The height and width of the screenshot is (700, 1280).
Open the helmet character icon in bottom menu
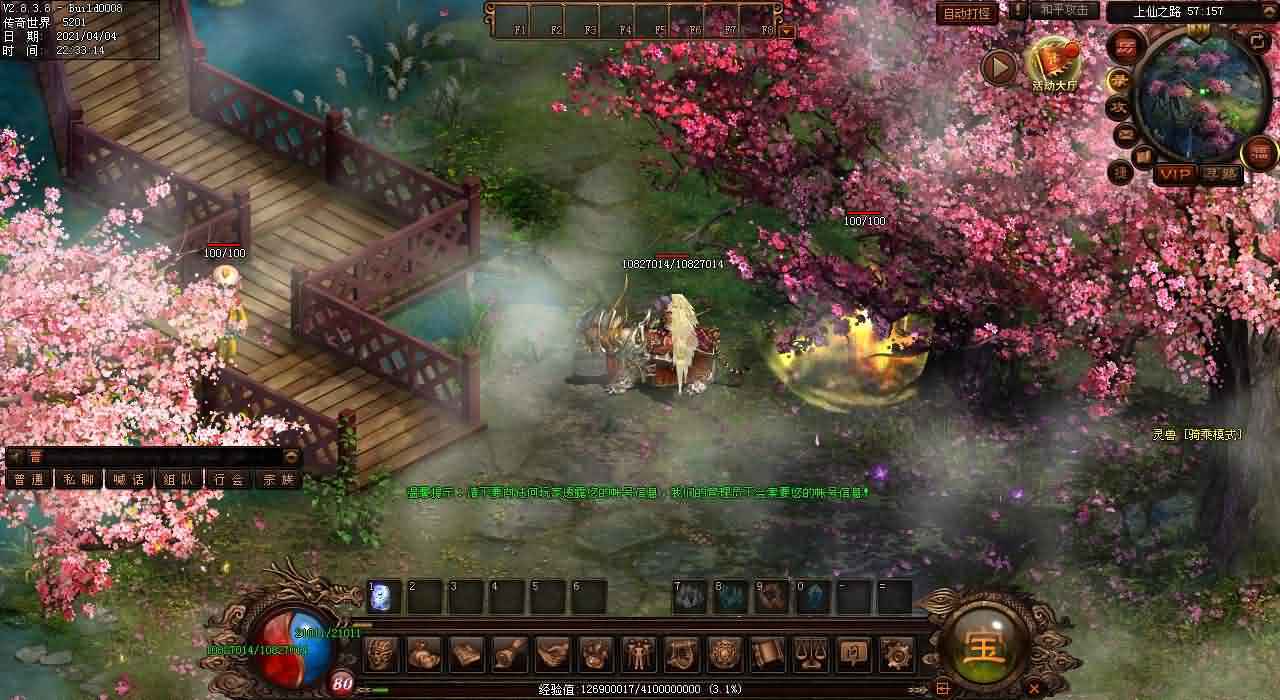point(381,654)
